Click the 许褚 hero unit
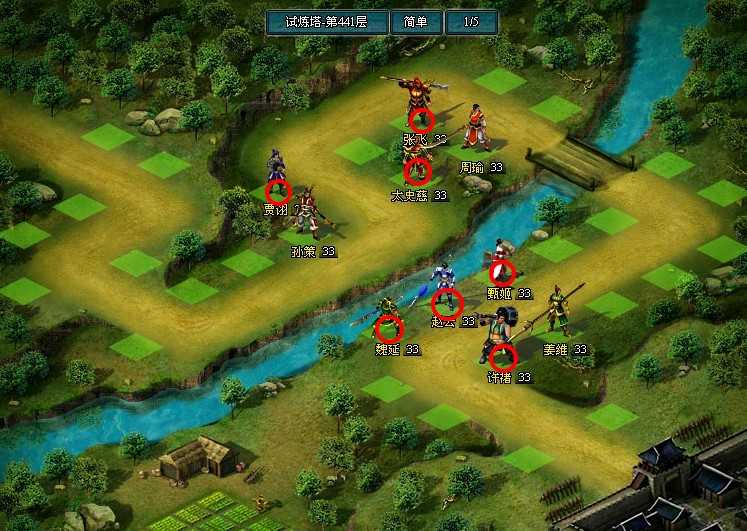The image size is (747, 531). coord(500,342)
